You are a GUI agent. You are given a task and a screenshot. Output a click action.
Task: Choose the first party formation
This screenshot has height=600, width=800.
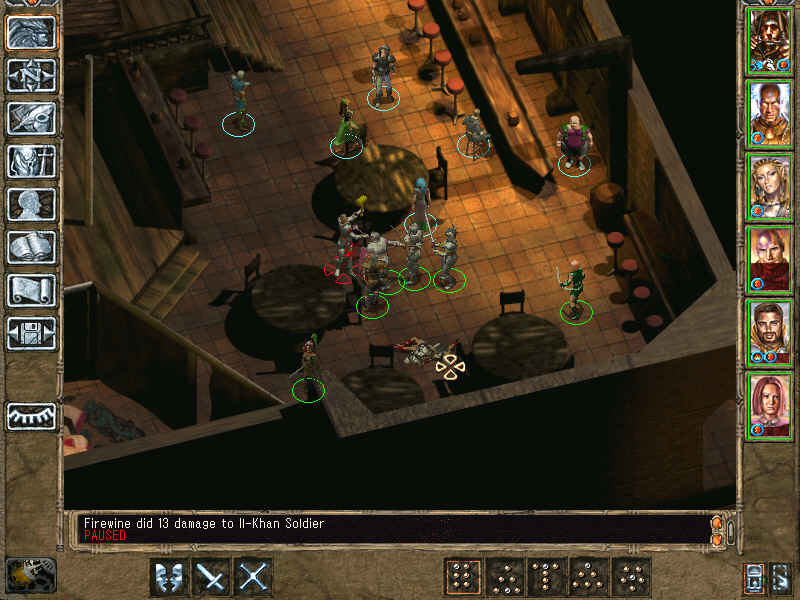coord(461,577)
